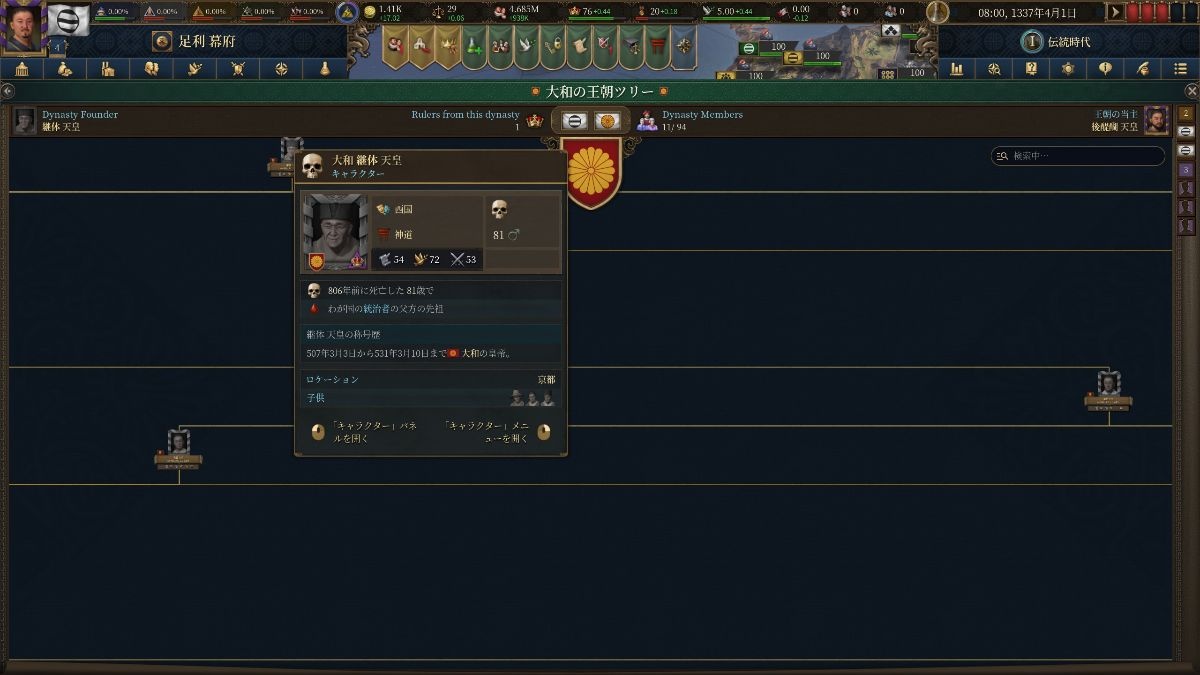This screenshot has height=675, width=1200.
Task: Close the Yamato dynasty tree window
Action: pos(1191,91)
